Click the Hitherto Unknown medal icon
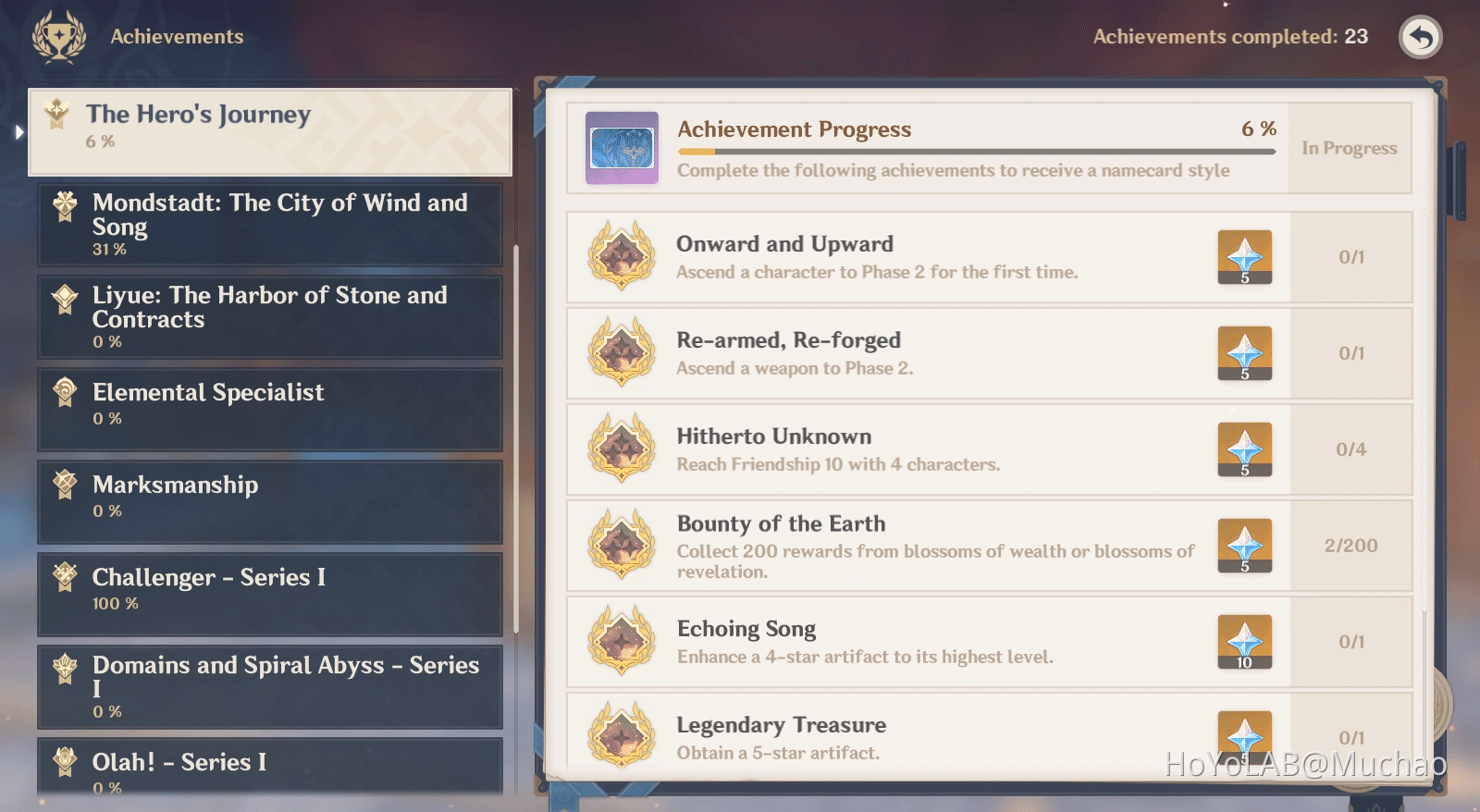The width and height of the screenshot is (1480, 812). coord(621,449)
